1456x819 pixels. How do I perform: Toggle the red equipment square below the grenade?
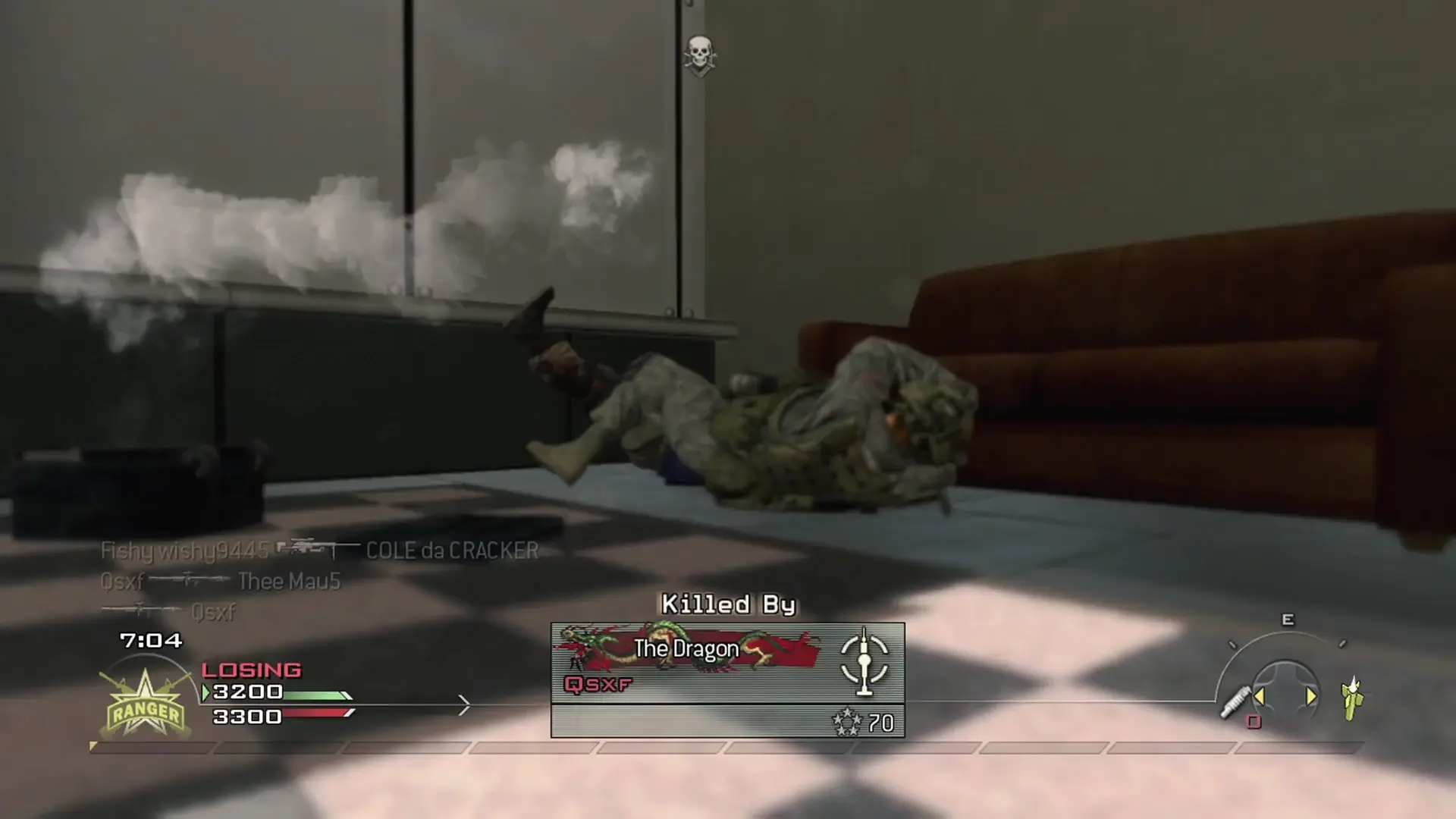click(1253, 723)
